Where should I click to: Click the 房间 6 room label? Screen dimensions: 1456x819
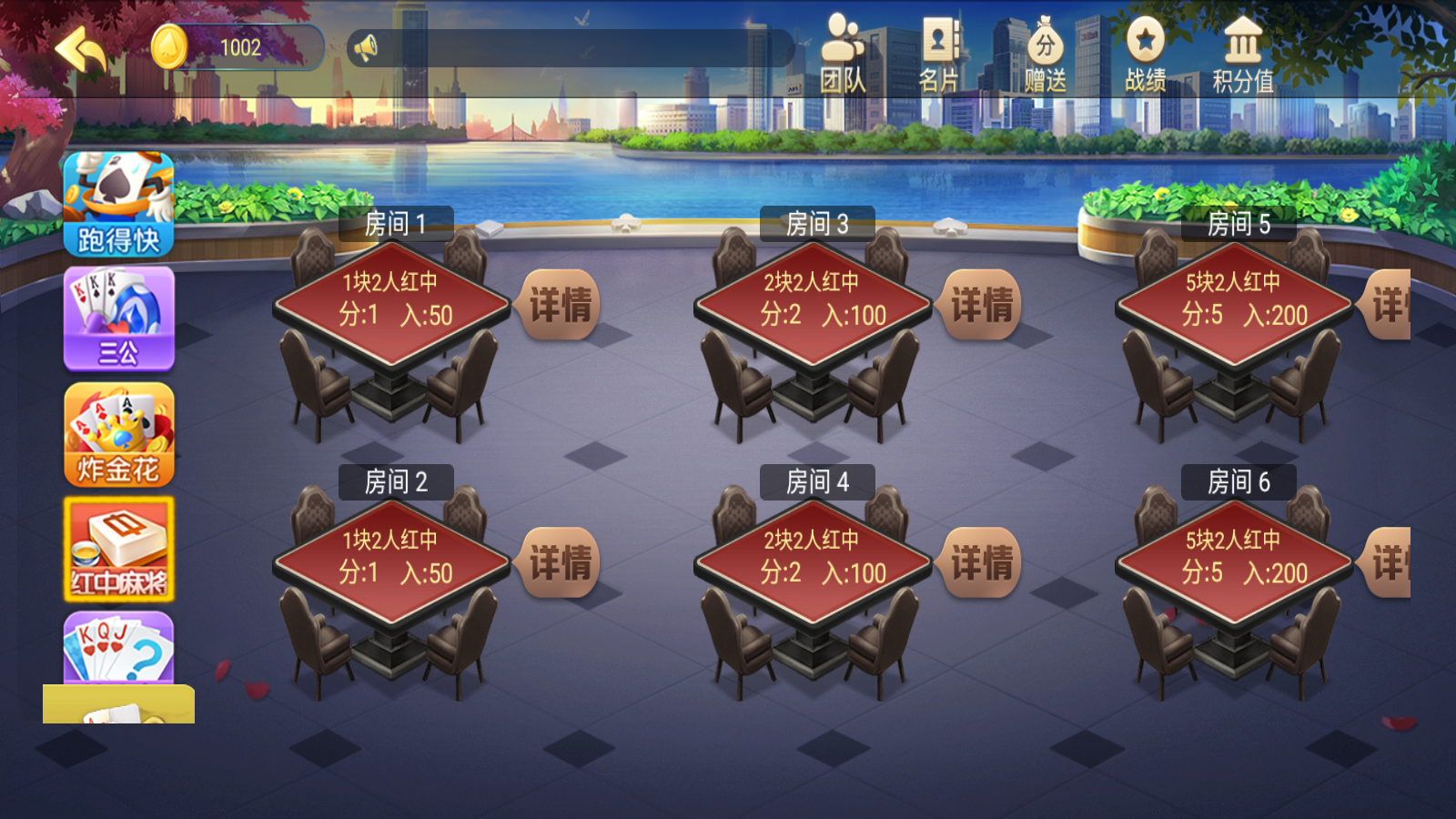[x=1239, y=484]
